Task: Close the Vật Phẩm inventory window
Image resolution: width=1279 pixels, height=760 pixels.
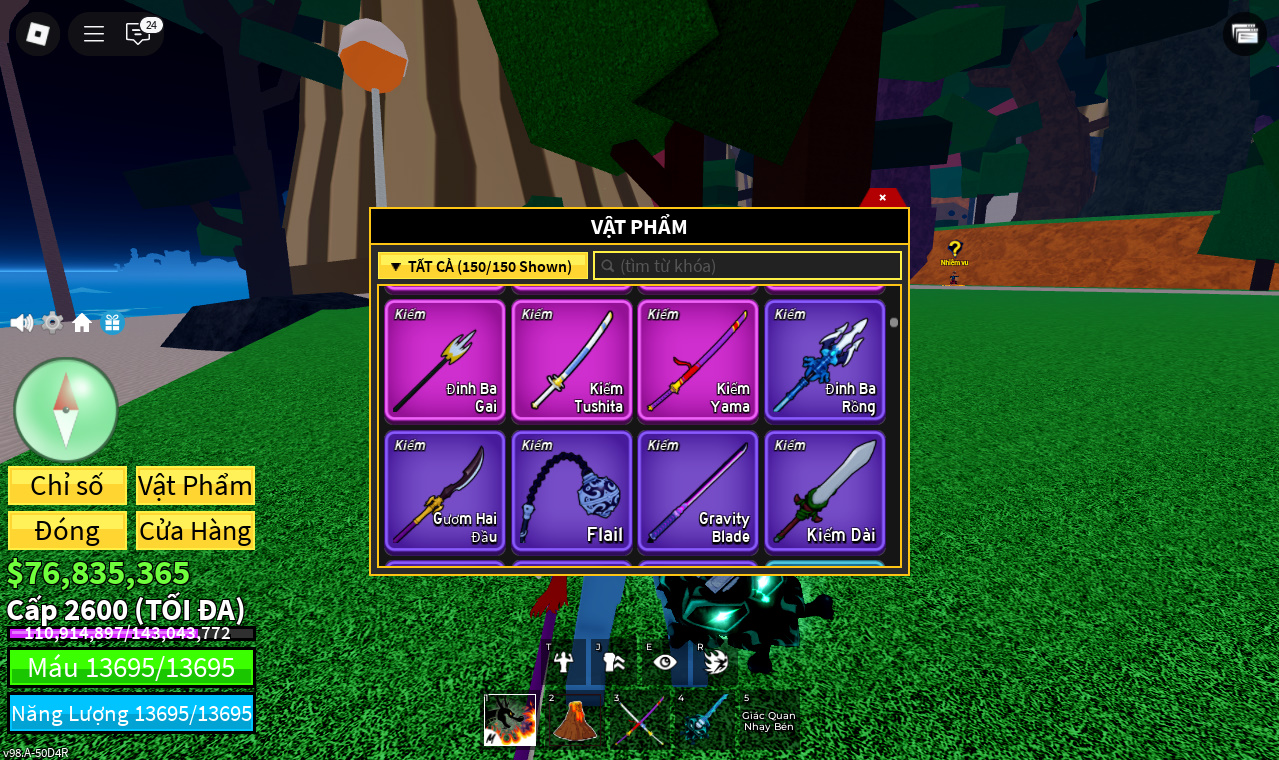Action: [x=882, y=198]
